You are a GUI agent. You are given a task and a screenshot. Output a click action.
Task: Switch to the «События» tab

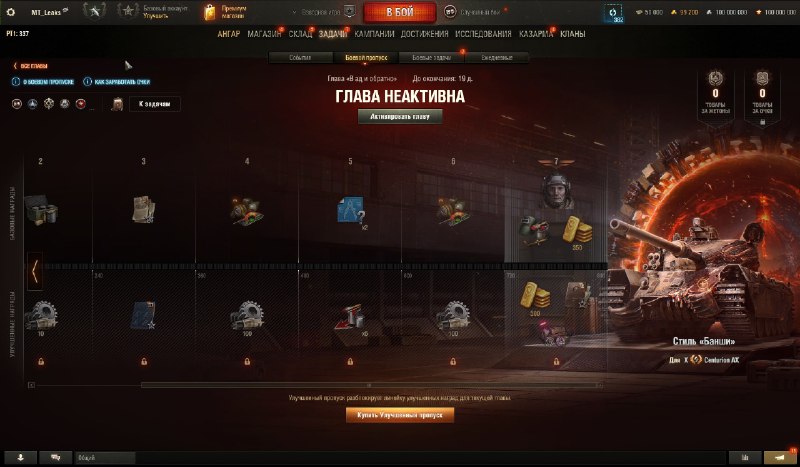pyautogui.click(x=301, y=58)
